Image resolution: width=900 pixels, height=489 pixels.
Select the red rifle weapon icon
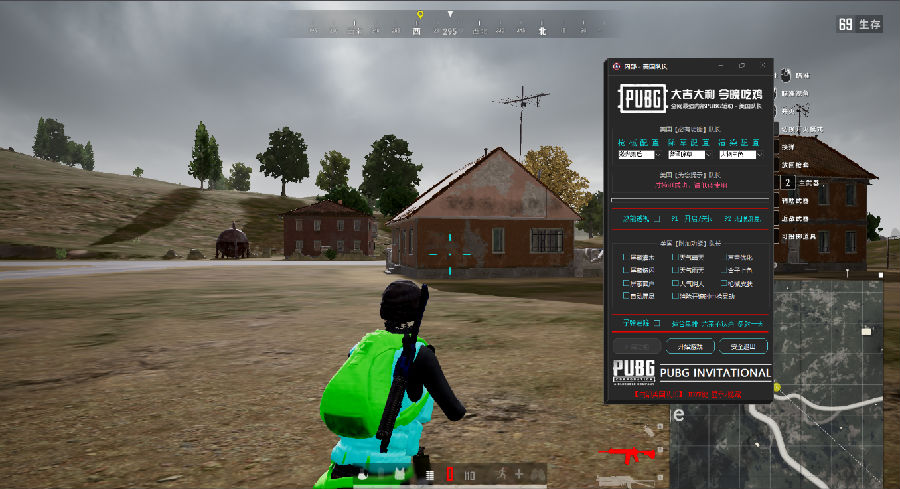(x=625, y=455)
